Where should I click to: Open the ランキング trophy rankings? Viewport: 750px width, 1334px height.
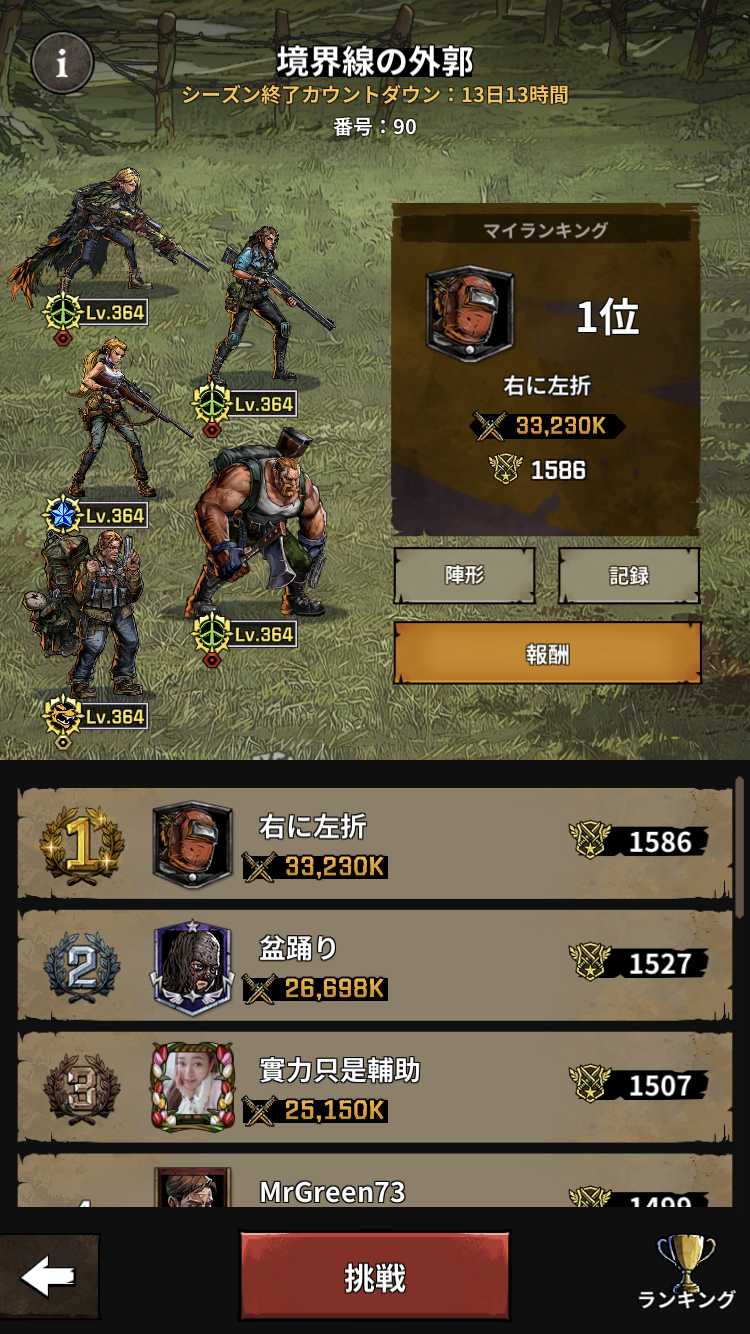point(686,1272)
